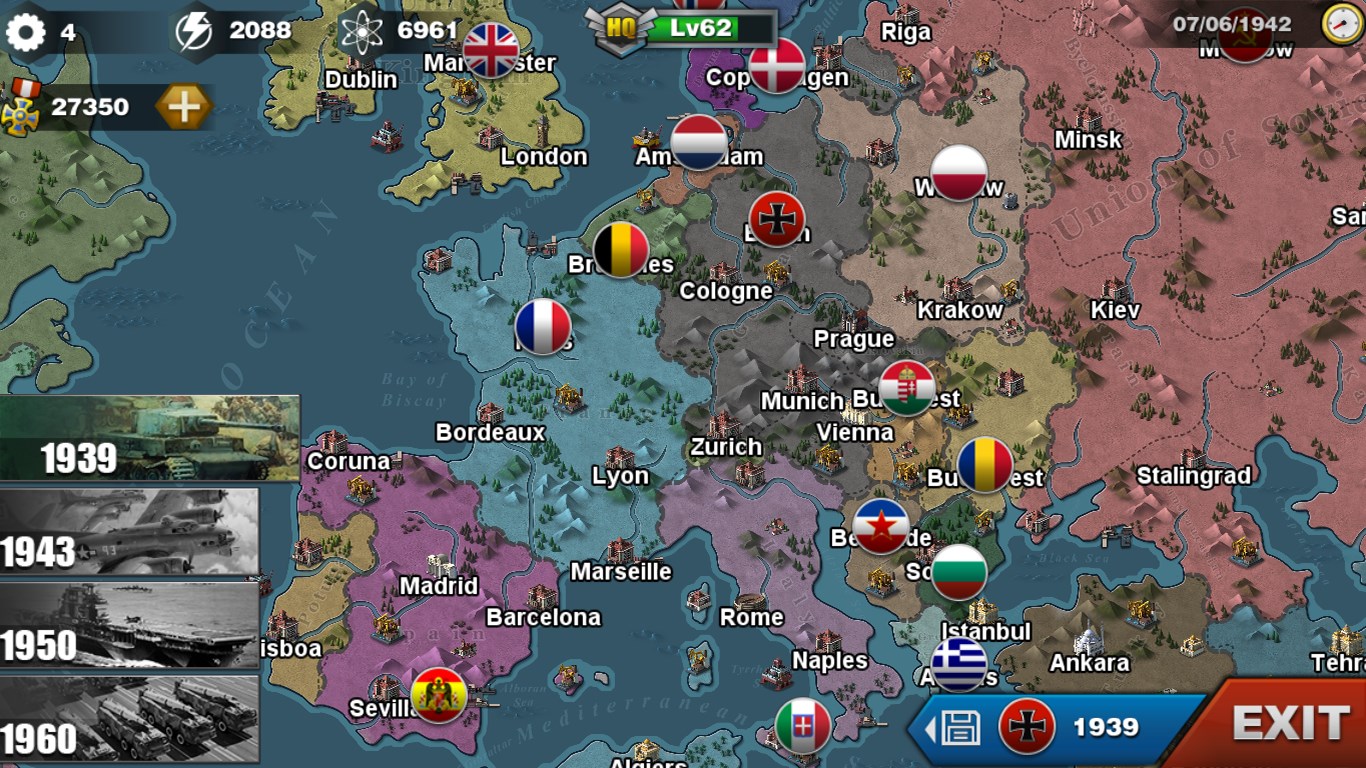Select the 1960 conquest scenario
Viewport: 1366px width, 768px height.
129,718
